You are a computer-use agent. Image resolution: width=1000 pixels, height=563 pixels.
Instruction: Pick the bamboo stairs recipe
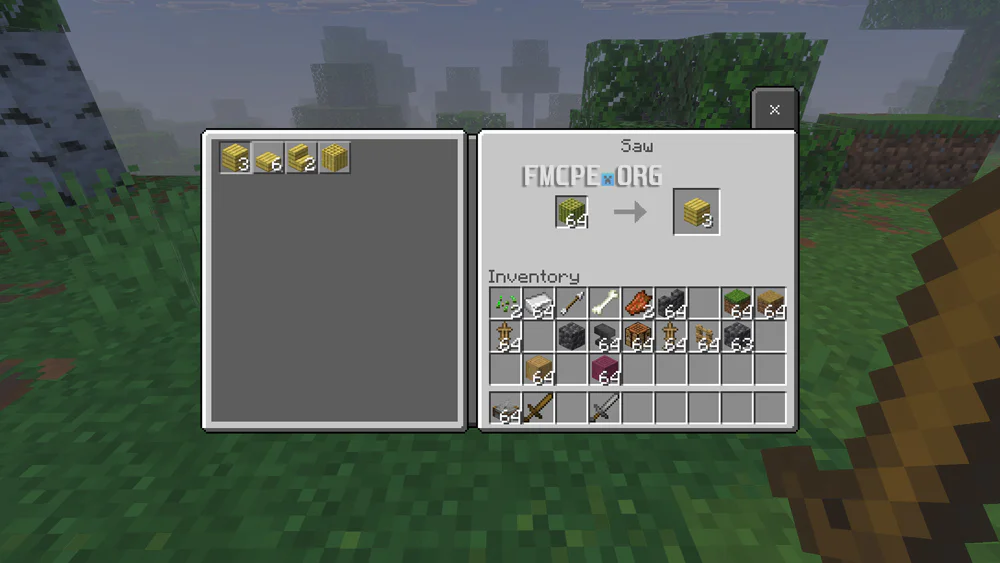click(301, 158)
